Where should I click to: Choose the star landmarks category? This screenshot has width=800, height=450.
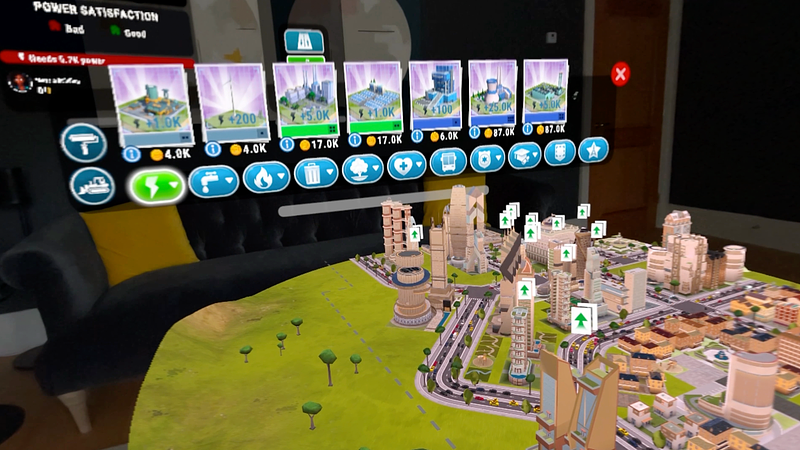click(x=593, y=151)
